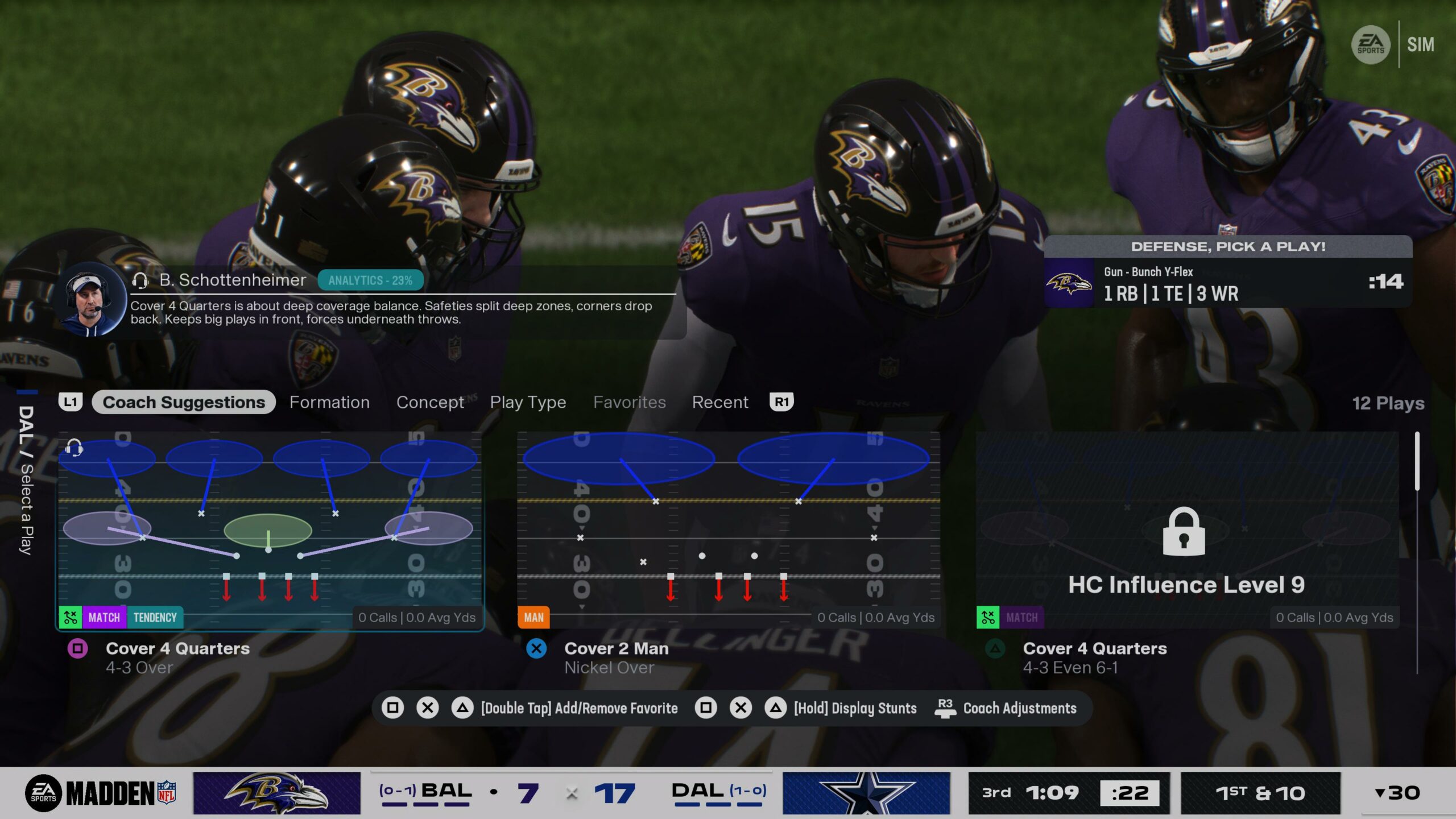Click the play list scrollbar
The image size is (1456, 819).
[x=1417, y=461]
